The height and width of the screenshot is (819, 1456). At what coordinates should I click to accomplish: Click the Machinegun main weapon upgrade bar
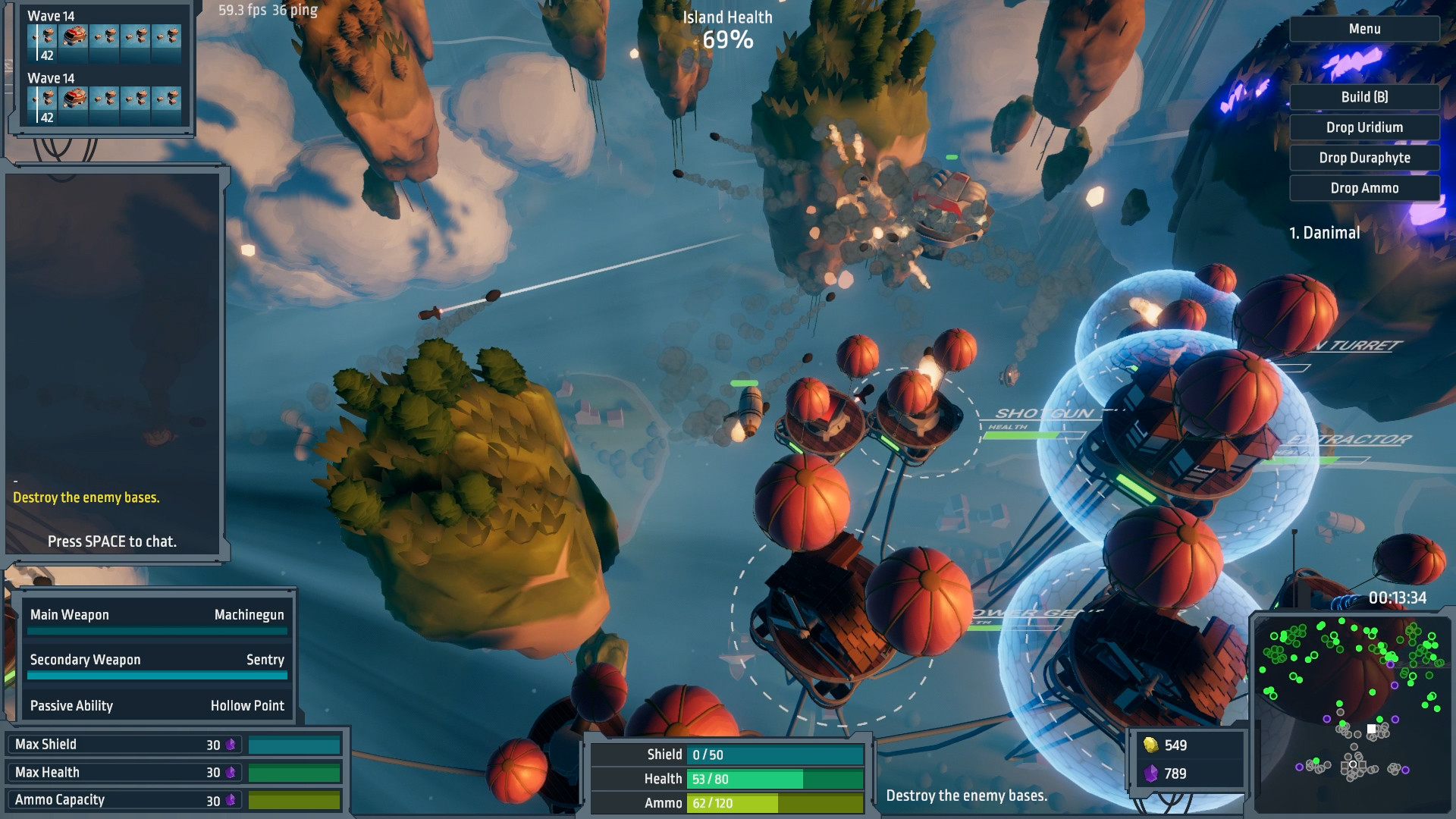click(x=157, y=632)
